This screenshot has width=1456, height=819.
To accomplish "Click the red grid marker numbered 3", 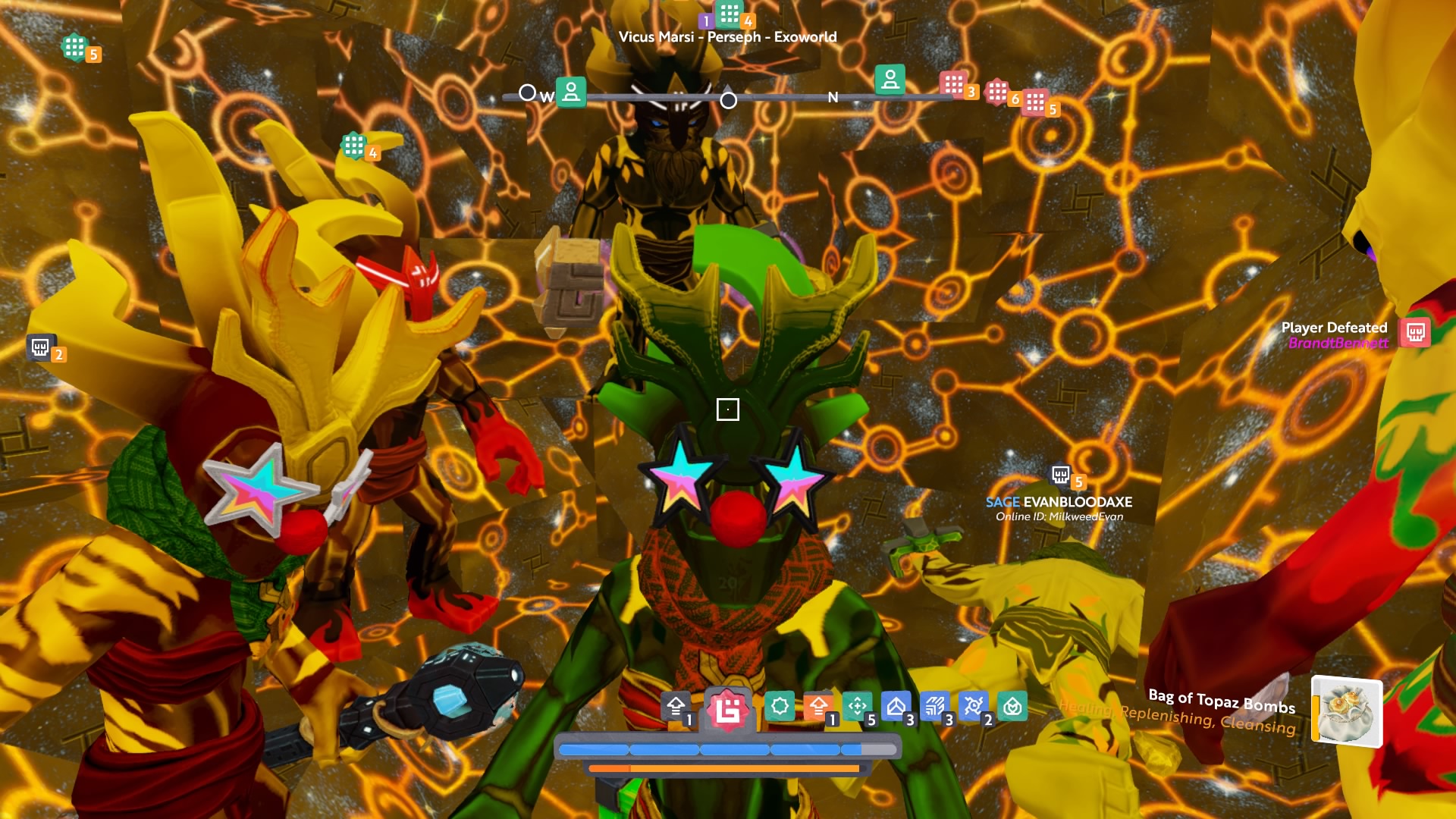I will click(954, 84).
